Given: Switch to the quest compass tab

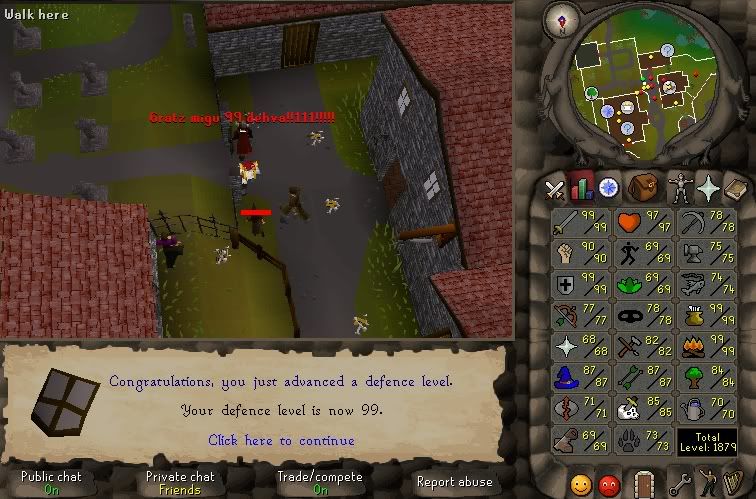Looking at the screenshot, I should point(609,187).
